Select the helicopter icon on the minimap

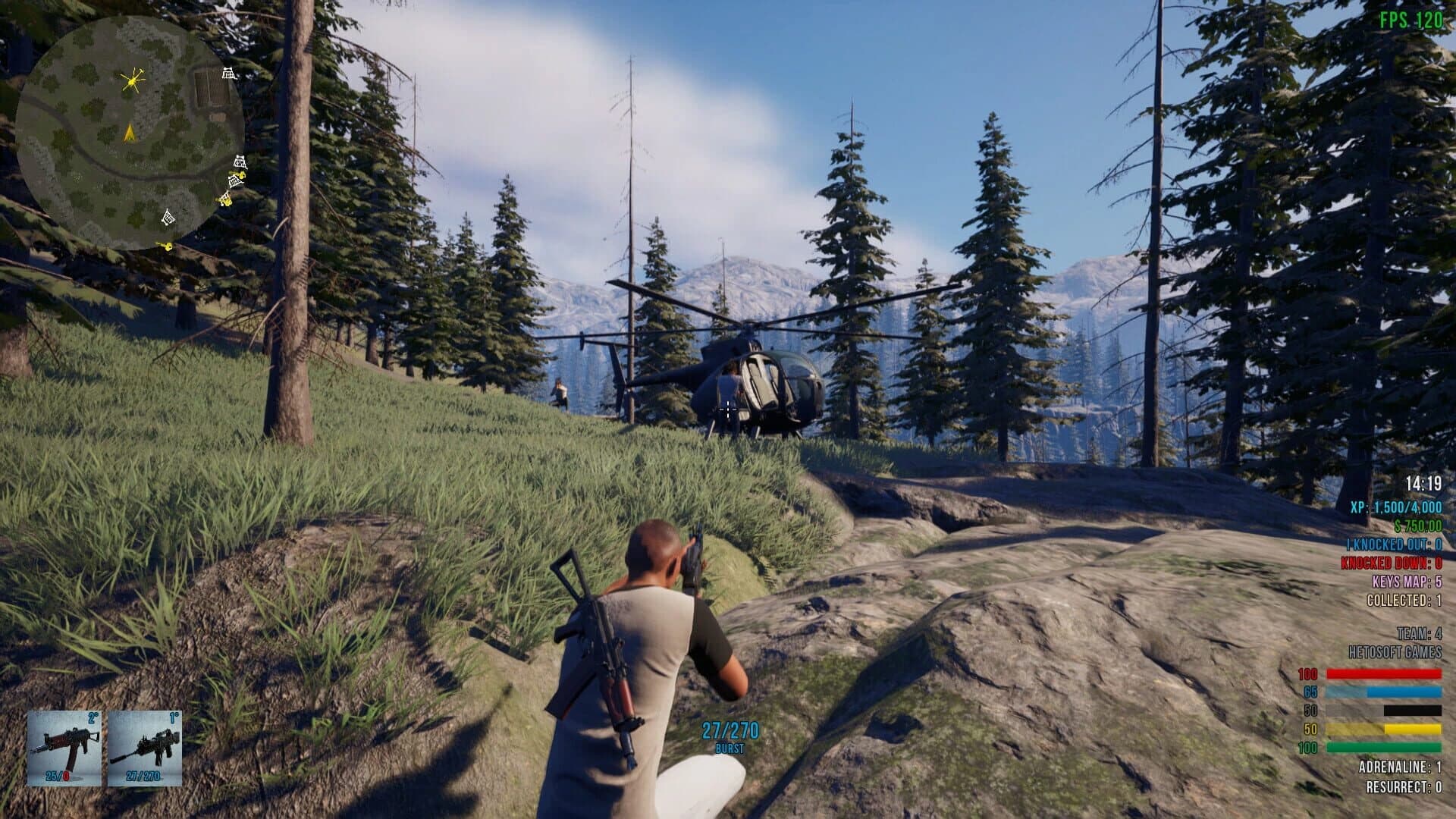coord(133,82)
